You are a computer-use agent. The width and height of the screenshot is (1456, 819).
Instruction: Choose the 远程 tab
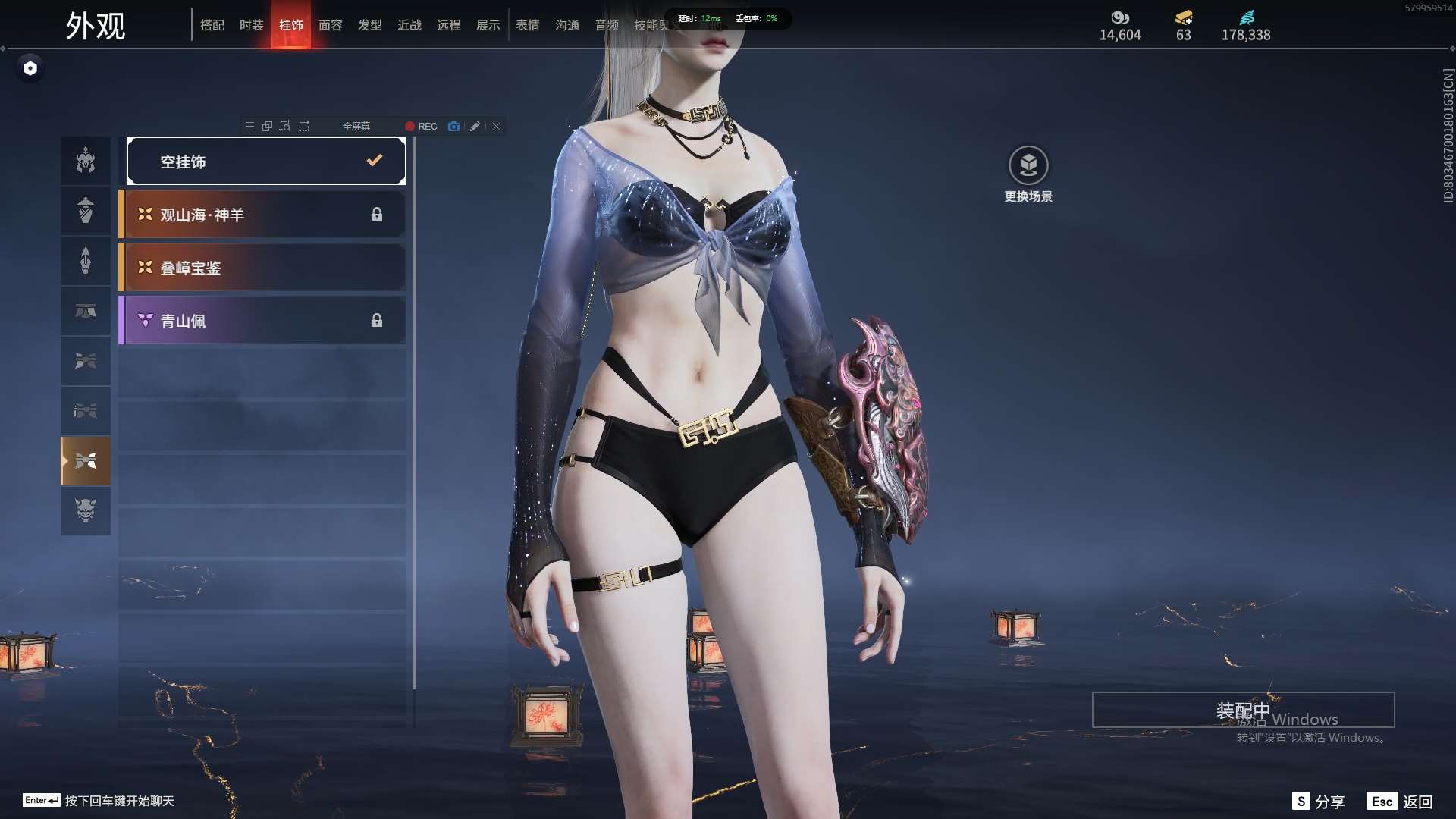click(449, 25)
